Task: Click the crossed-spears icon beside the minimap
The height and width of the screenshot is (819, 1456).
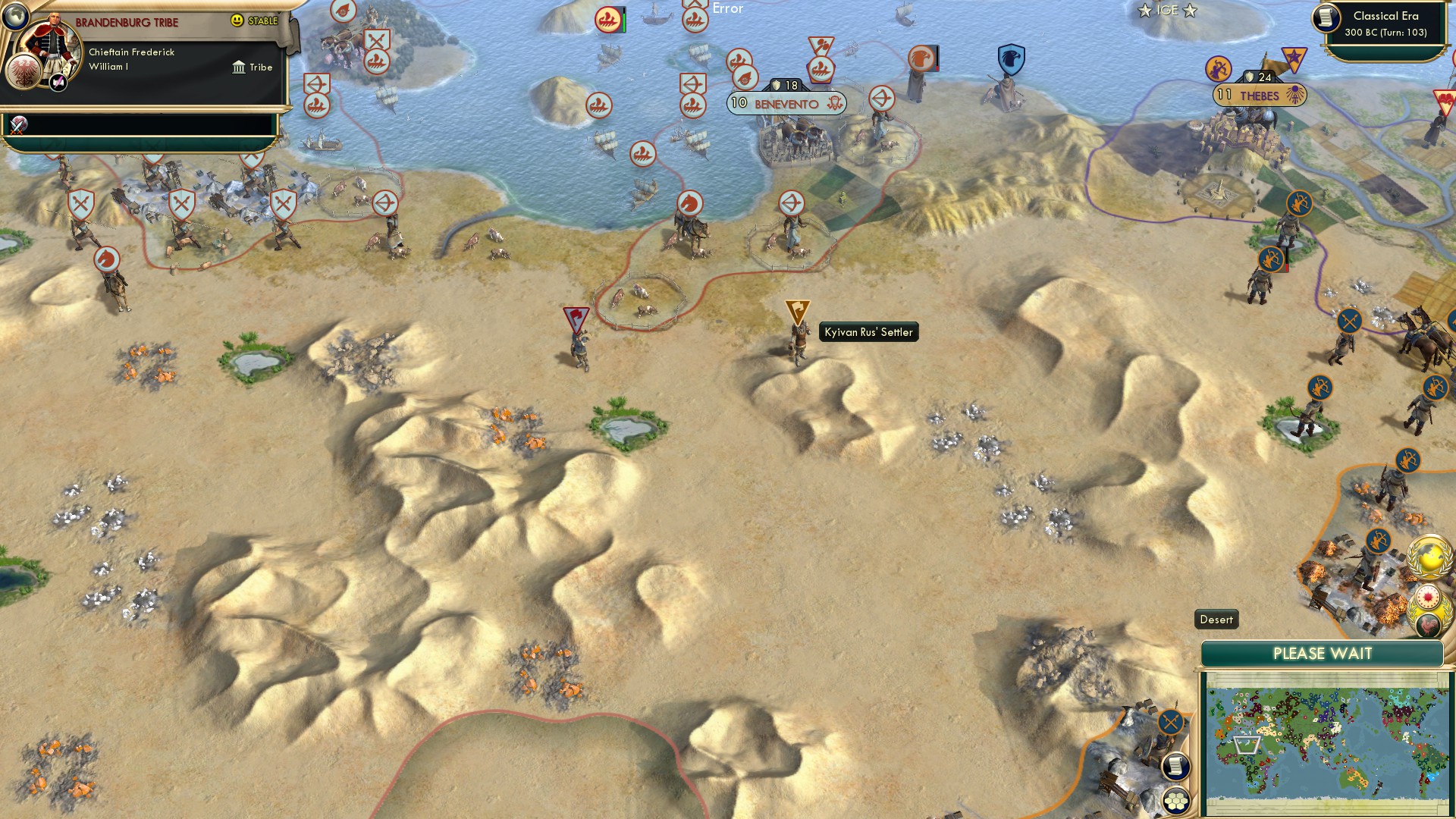Action: (x=1170, y=720)
